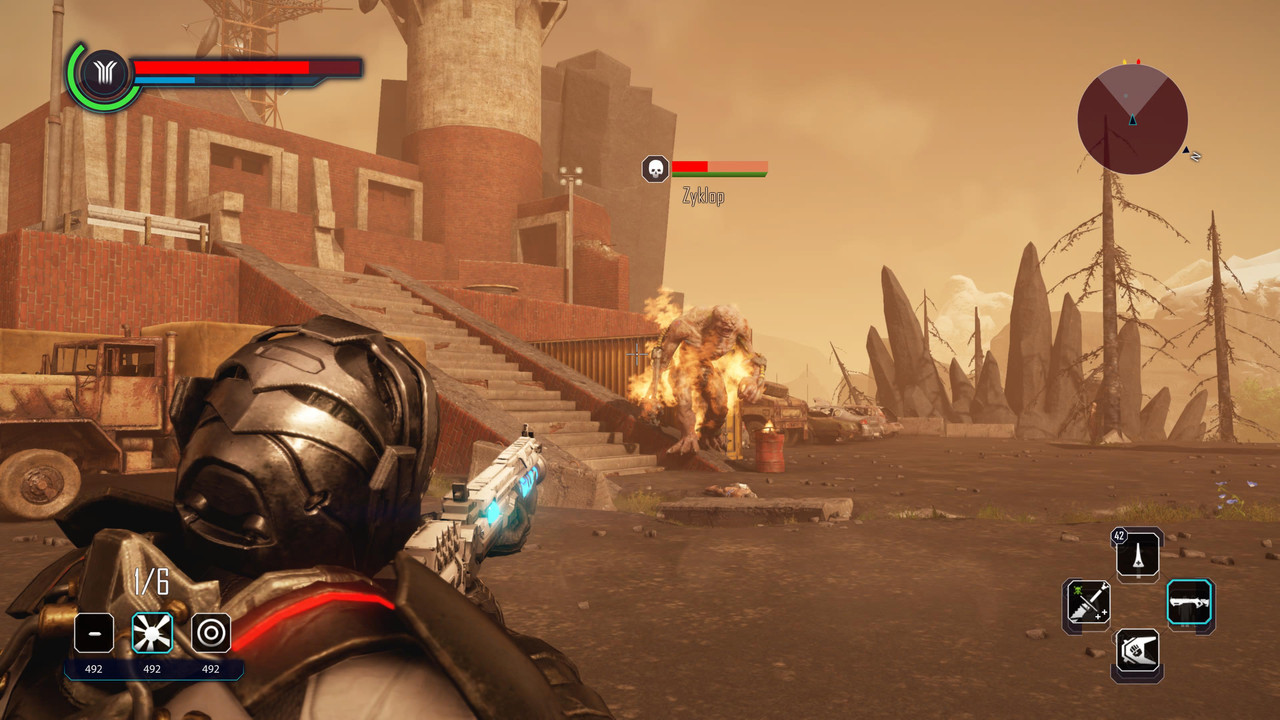Click the skull icon beside Zyklop's health bar
The height and width of the screenshot is (720, 1280).
pyautogui.click(x=655, y=169)
